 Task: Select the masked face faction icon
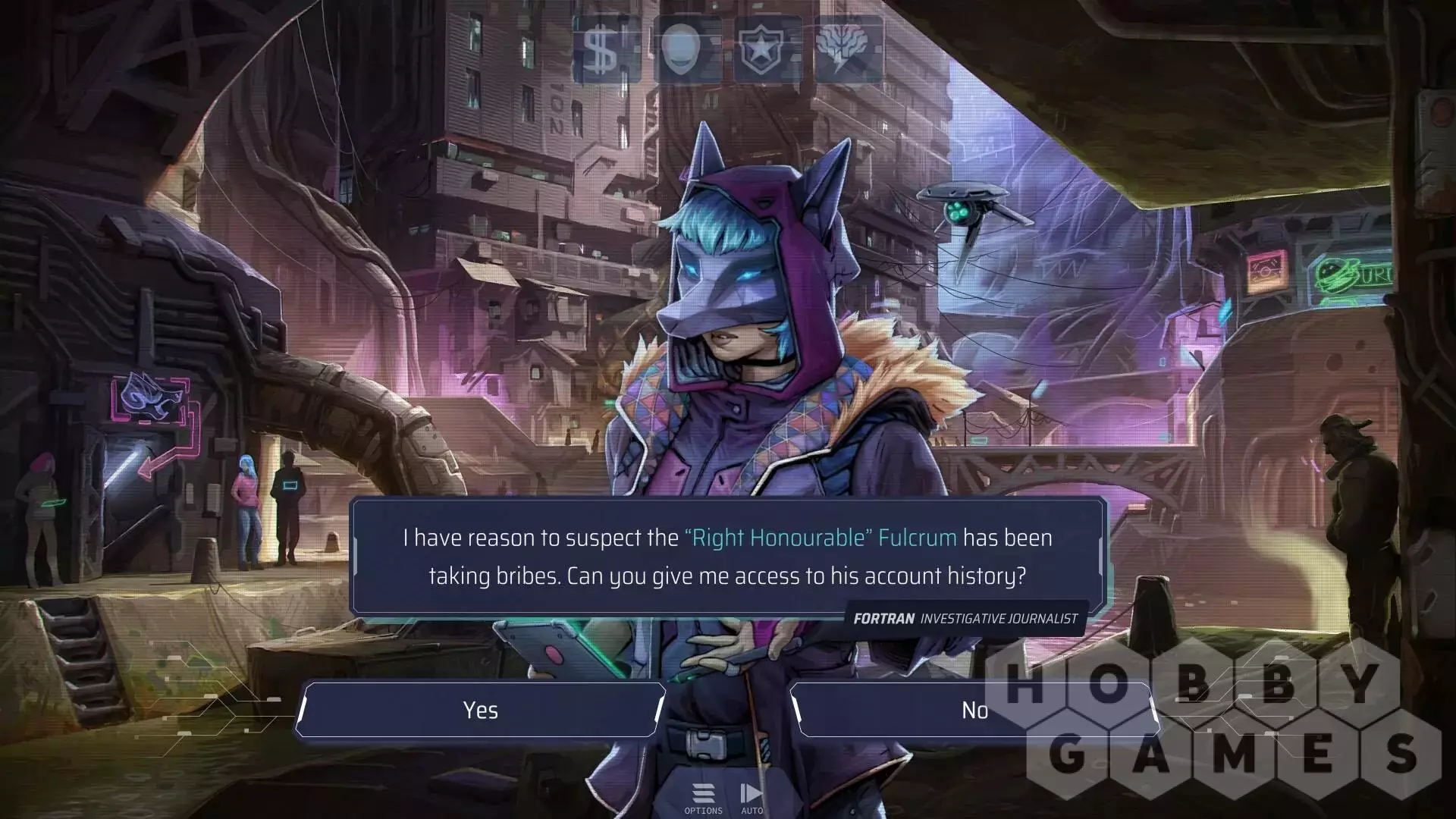click(x=686, y=49)
